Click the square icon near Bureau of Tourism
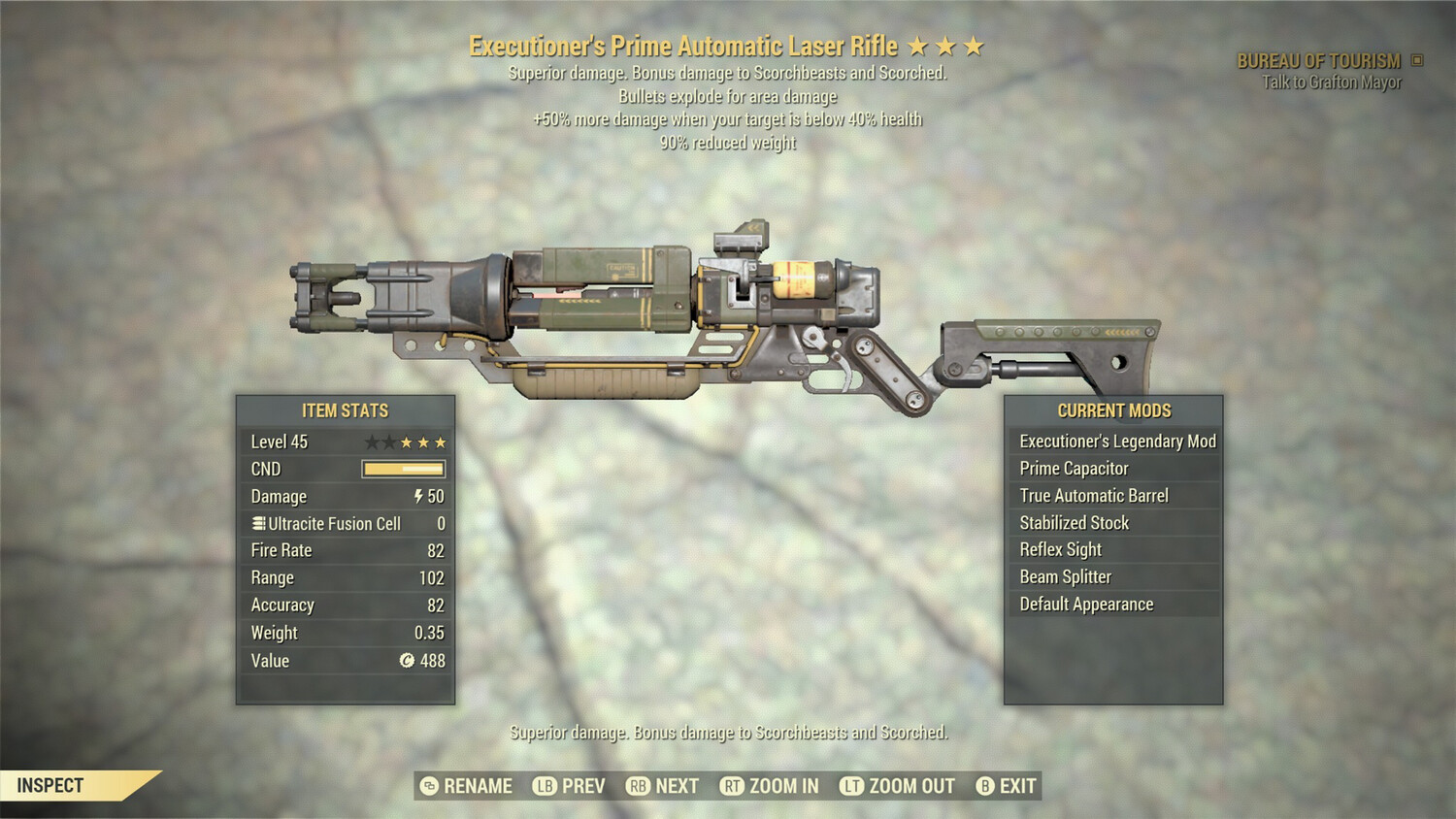Image resolution: width=1456 pixels, height=819 pixels. pyautogui.click(x=1414, y=59)
